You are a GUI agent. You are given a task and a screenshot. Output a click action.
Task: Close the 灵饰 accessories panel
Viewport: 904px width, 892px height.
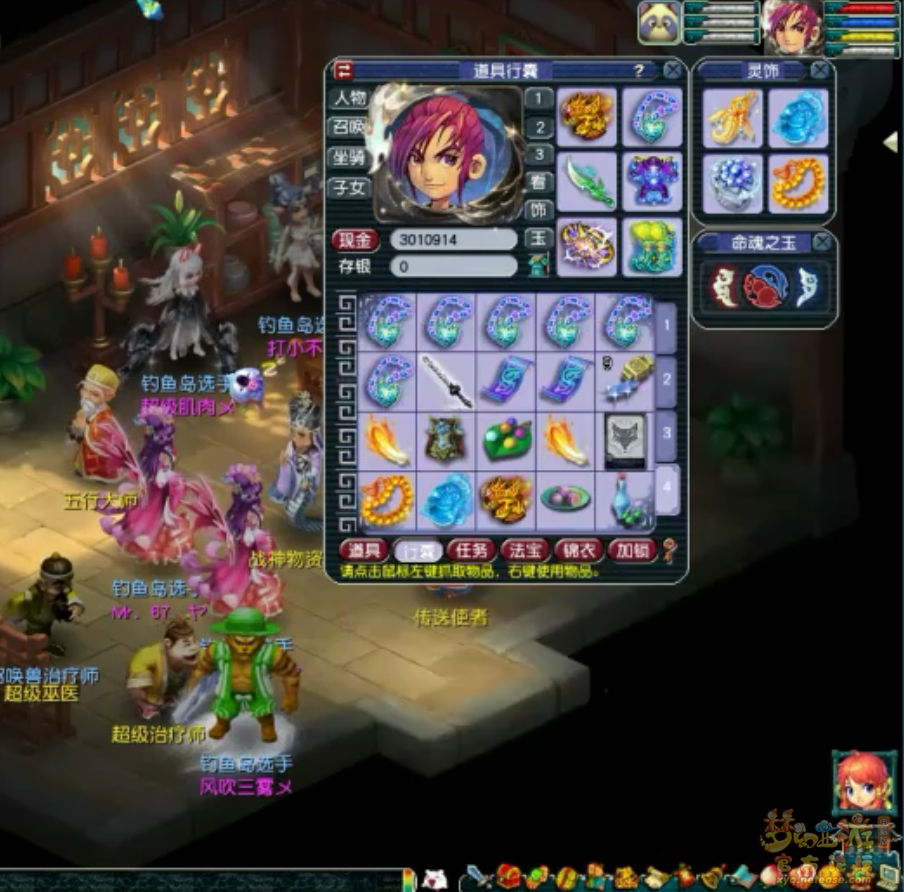pyautogui.click(x=820, y=70)
